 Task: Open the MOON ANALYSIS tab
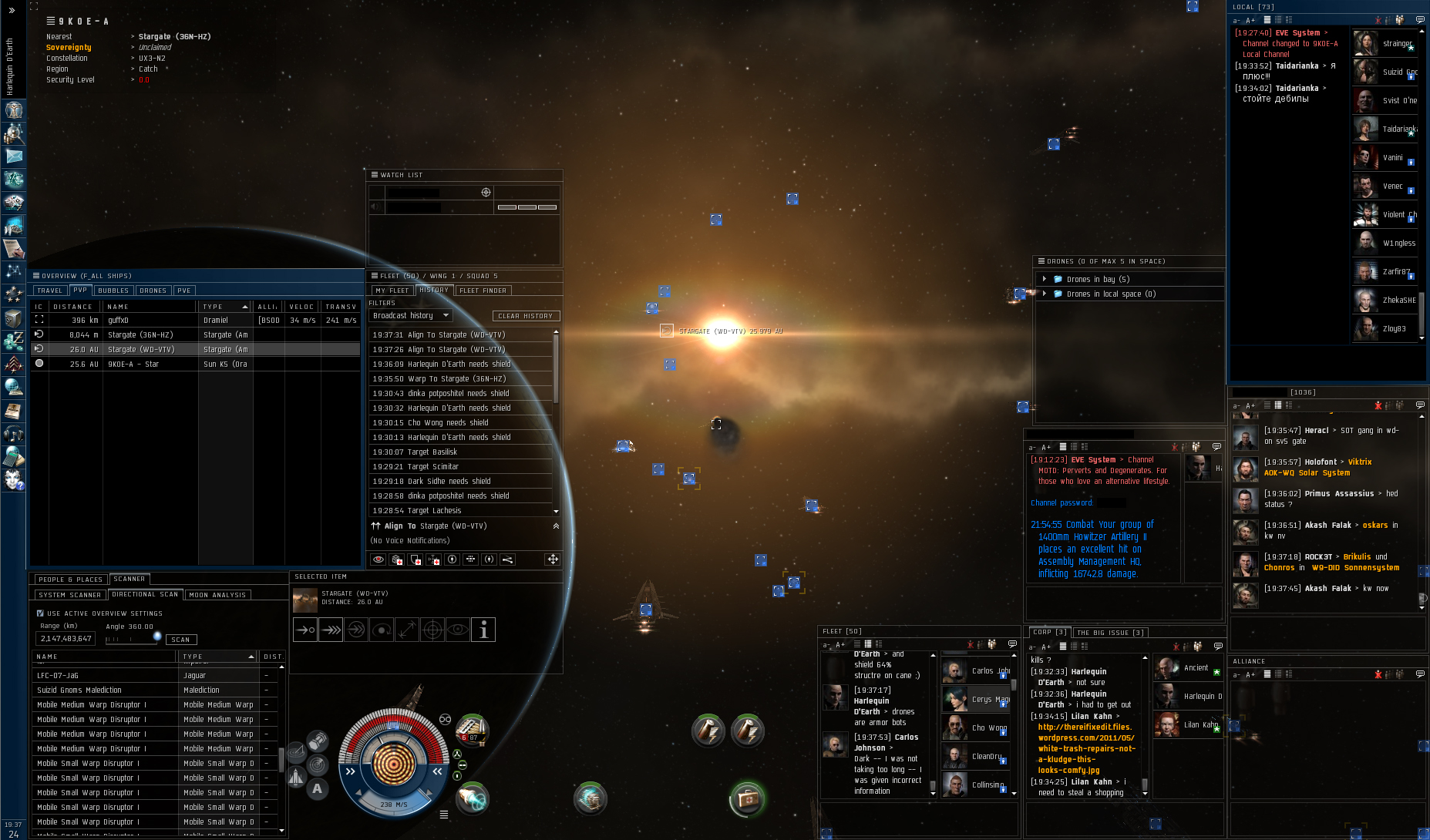pyautogui.click(x=217, y=595)
